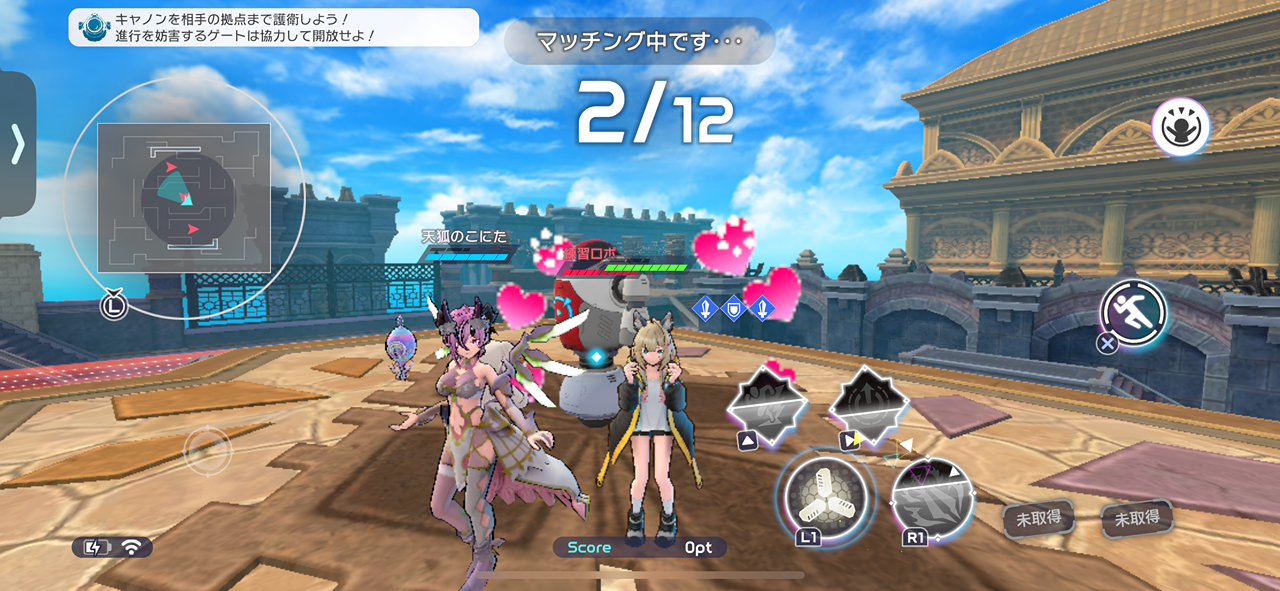Viewport: 1280px width, 591px height.
Task: Activate the round flame-pattern skill icon
Action: coord(932,499)
